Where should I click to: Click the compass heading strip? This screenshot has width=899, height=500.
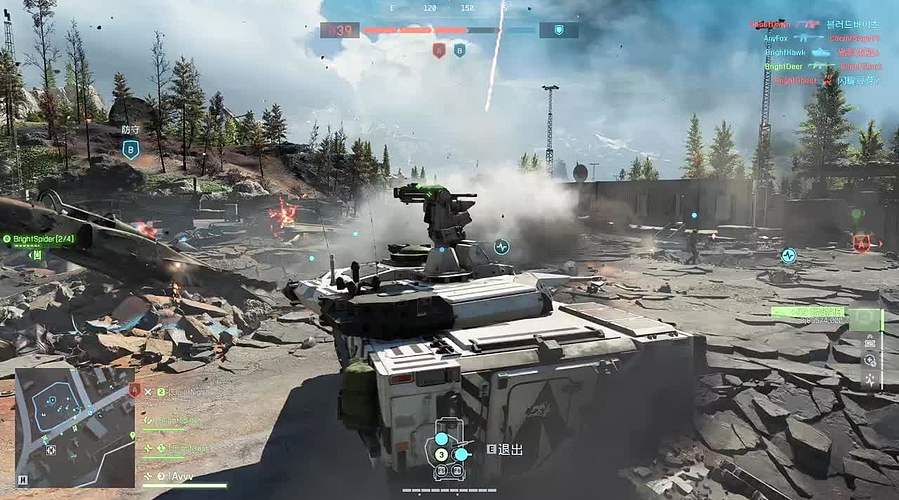coord(448,8)
